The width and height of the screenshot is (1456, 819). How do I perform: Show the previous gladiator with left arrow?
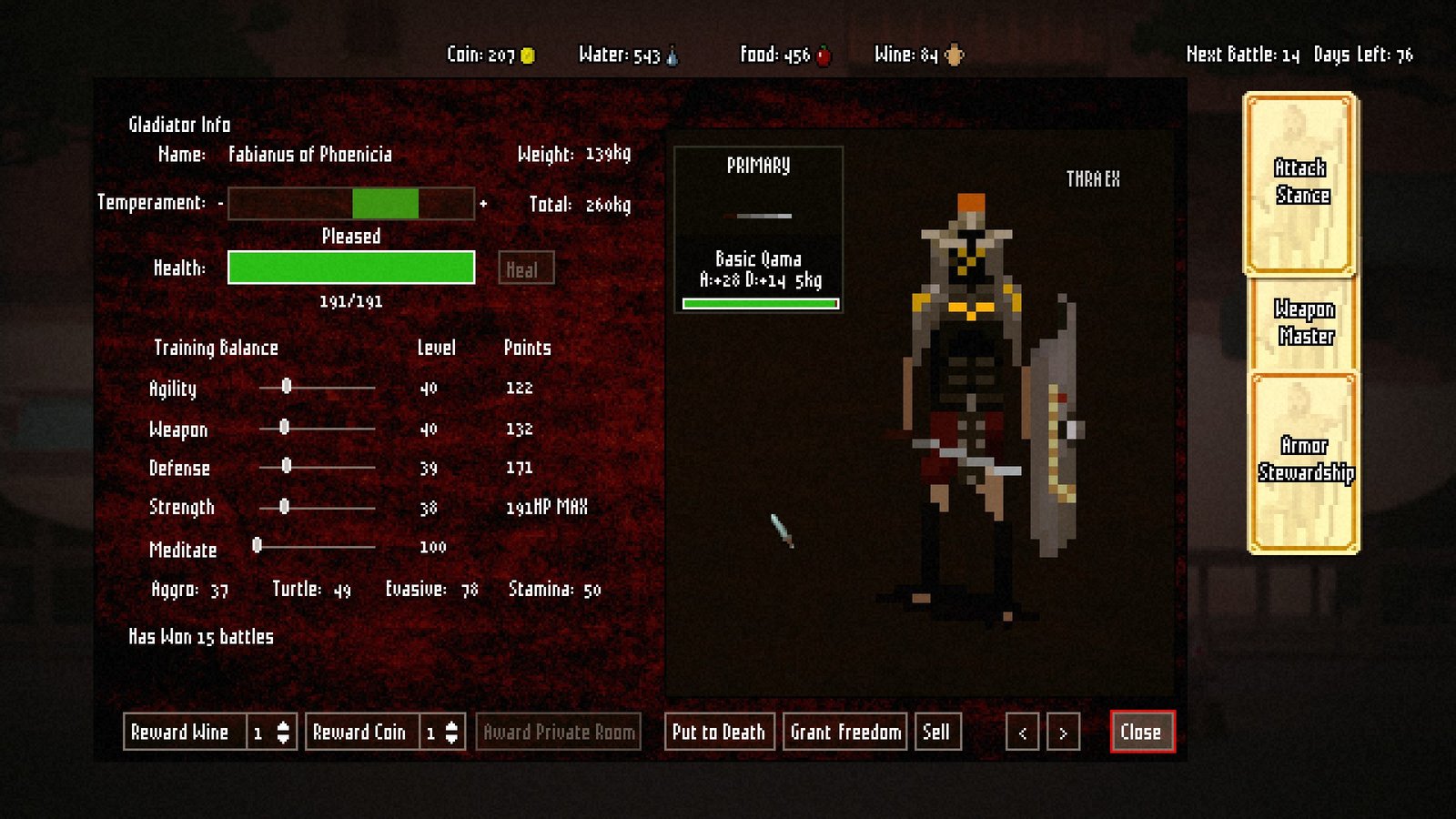pos(1022,733)
